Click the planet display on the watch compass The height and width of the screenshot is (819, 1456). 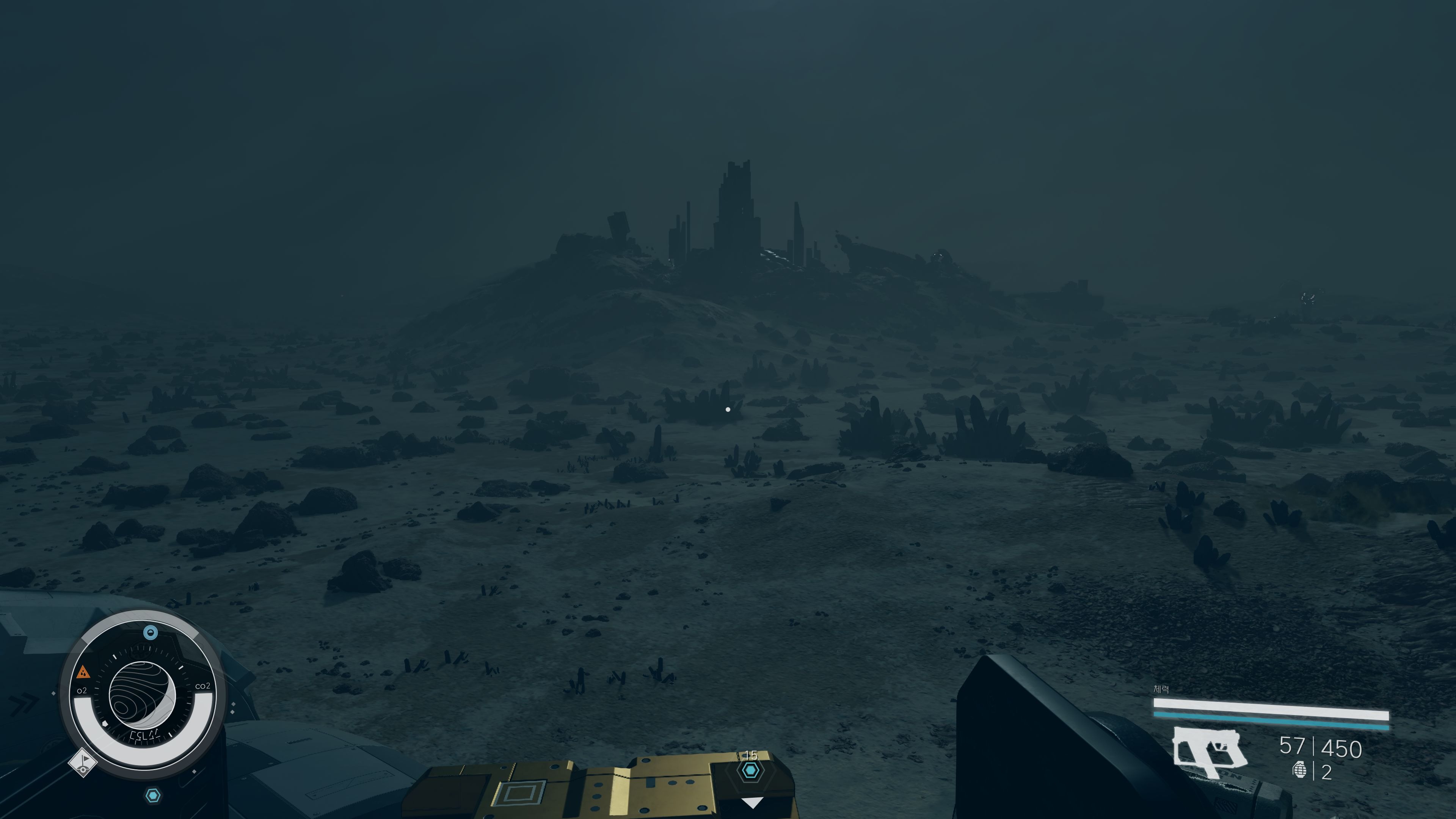(142, 695)
